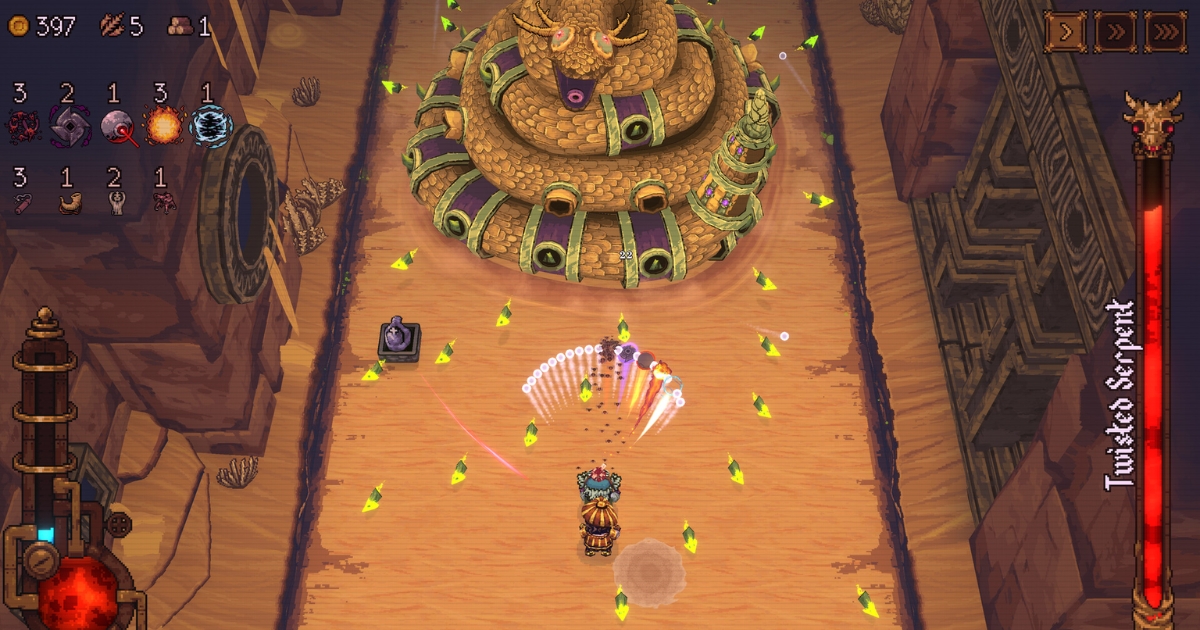Choose the eyeball laser ability icon
Viewport: 1200px width, 630px height.
[117, 127]
